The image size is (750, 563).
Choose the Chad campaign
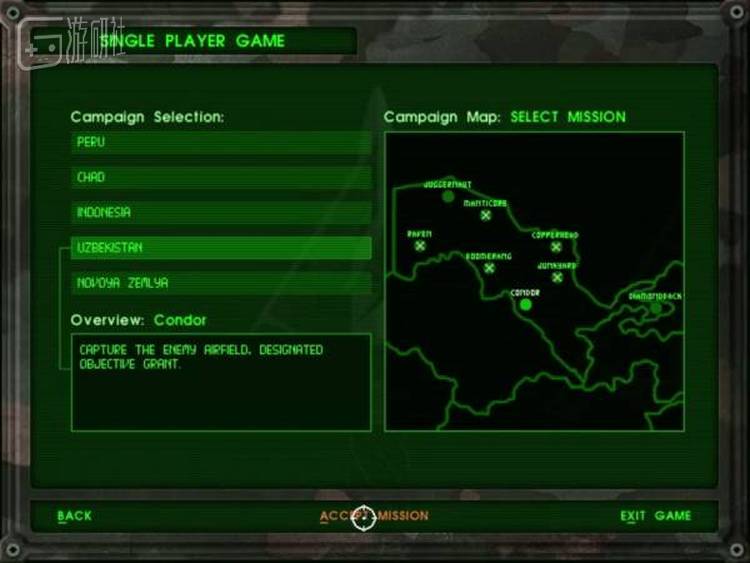[220, 178]
